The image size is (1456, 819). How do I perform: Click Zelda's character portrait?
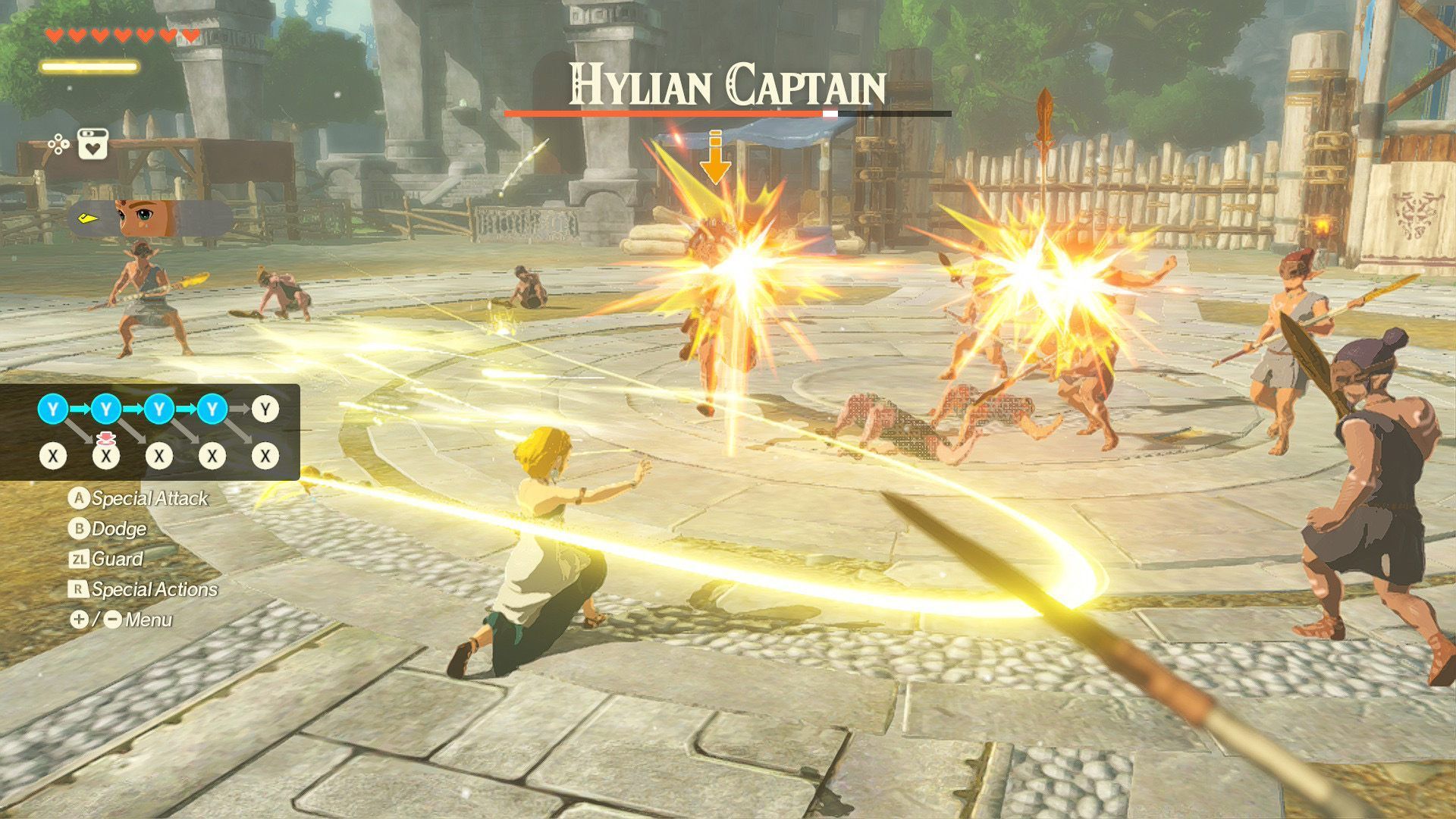146,219
